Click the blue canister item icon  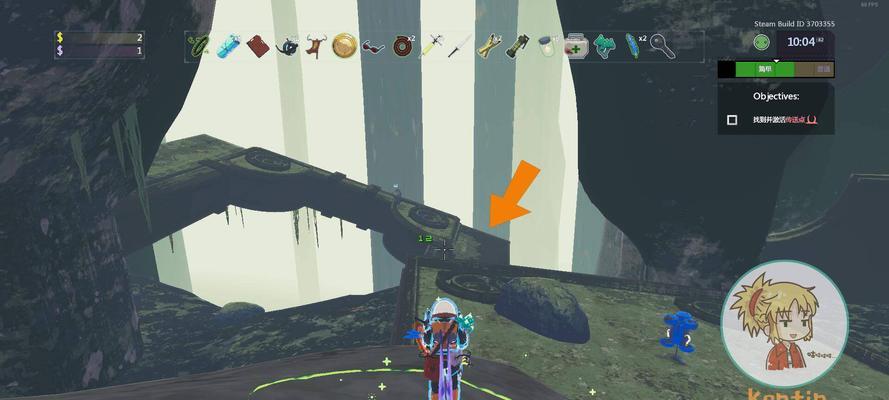(x=229, y=45)
